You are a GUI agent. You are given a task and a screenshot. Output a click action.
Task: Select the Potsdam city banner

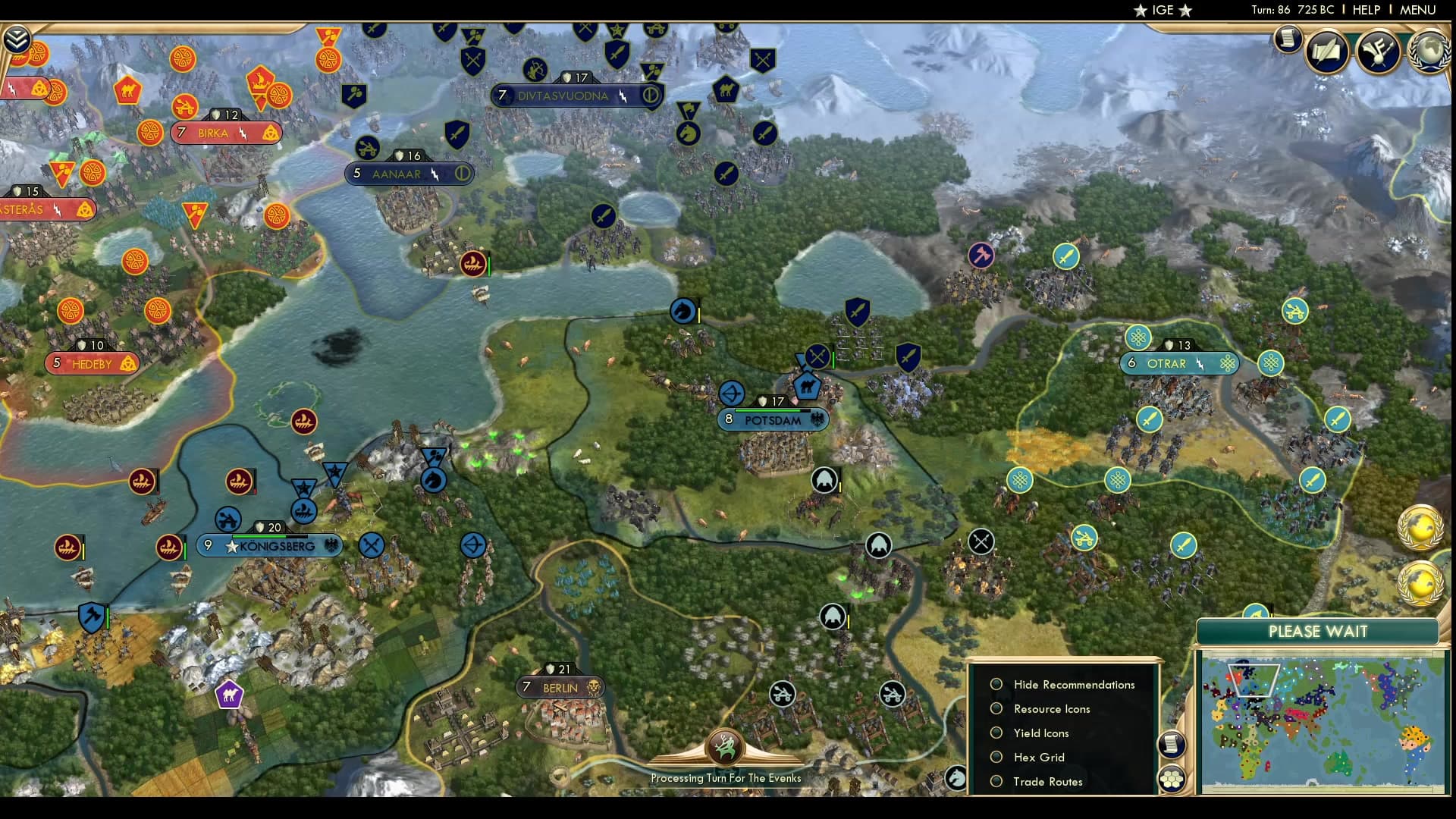(773, 420)
